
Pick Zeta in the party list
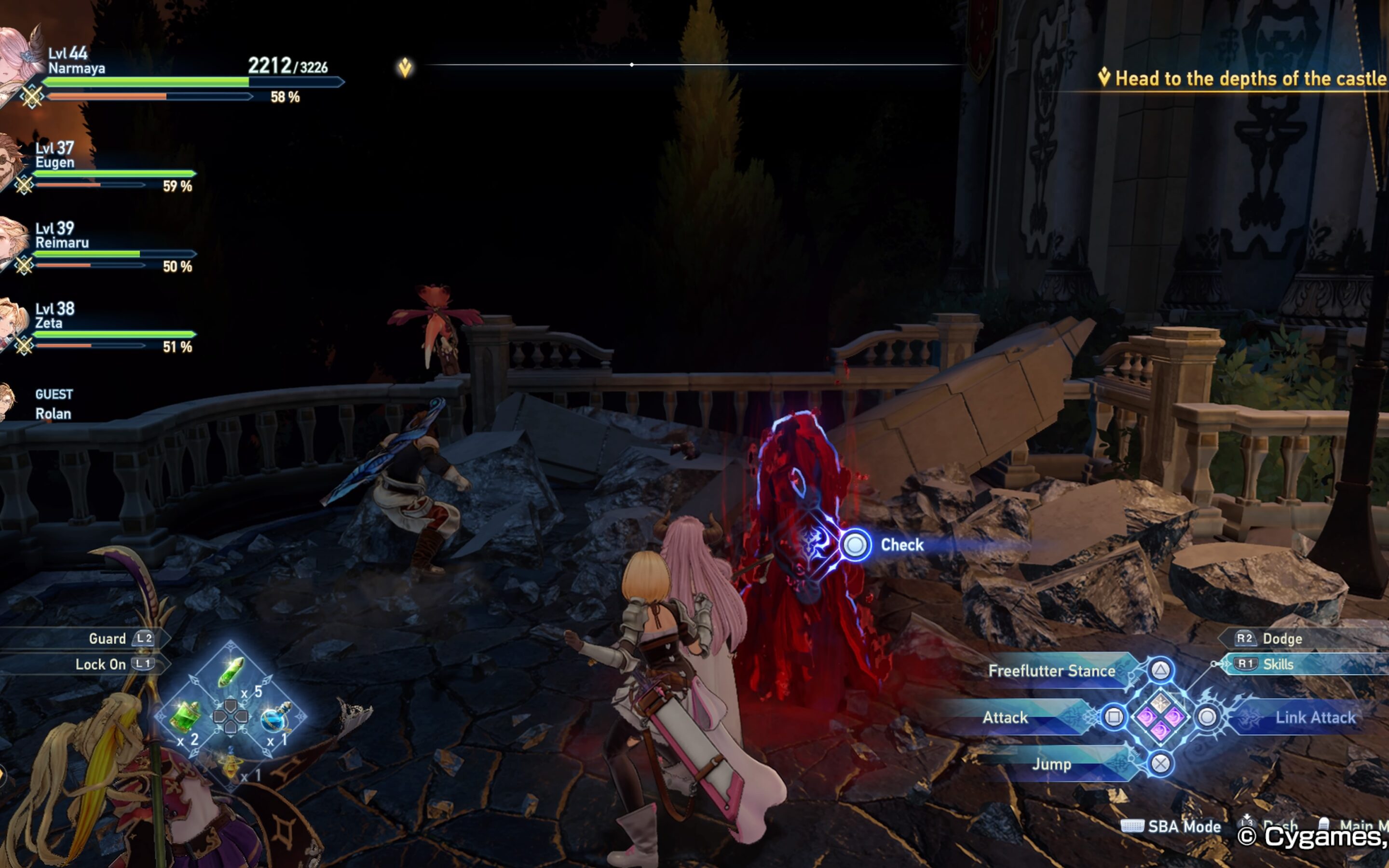coord(49,323)
